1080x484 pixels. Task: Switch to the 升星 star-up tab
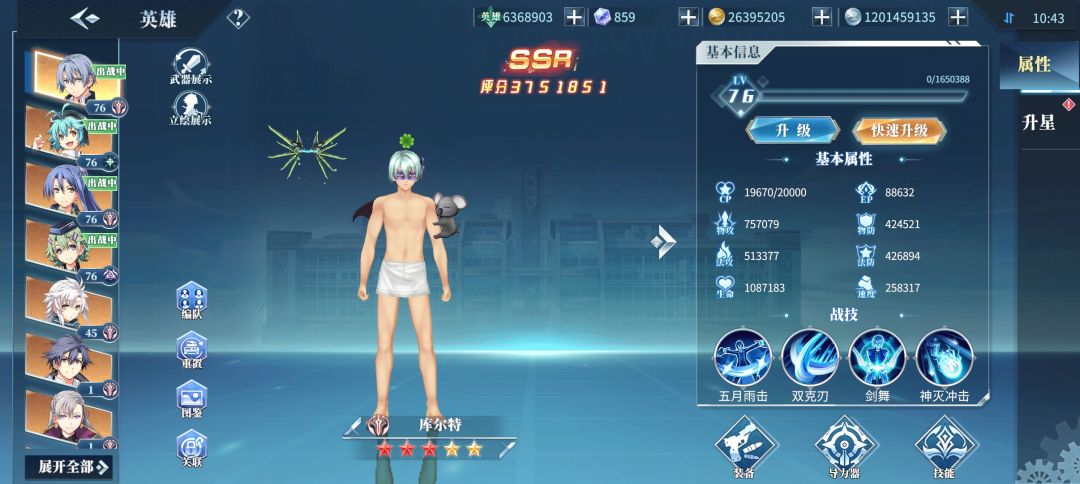(1039, 123)
